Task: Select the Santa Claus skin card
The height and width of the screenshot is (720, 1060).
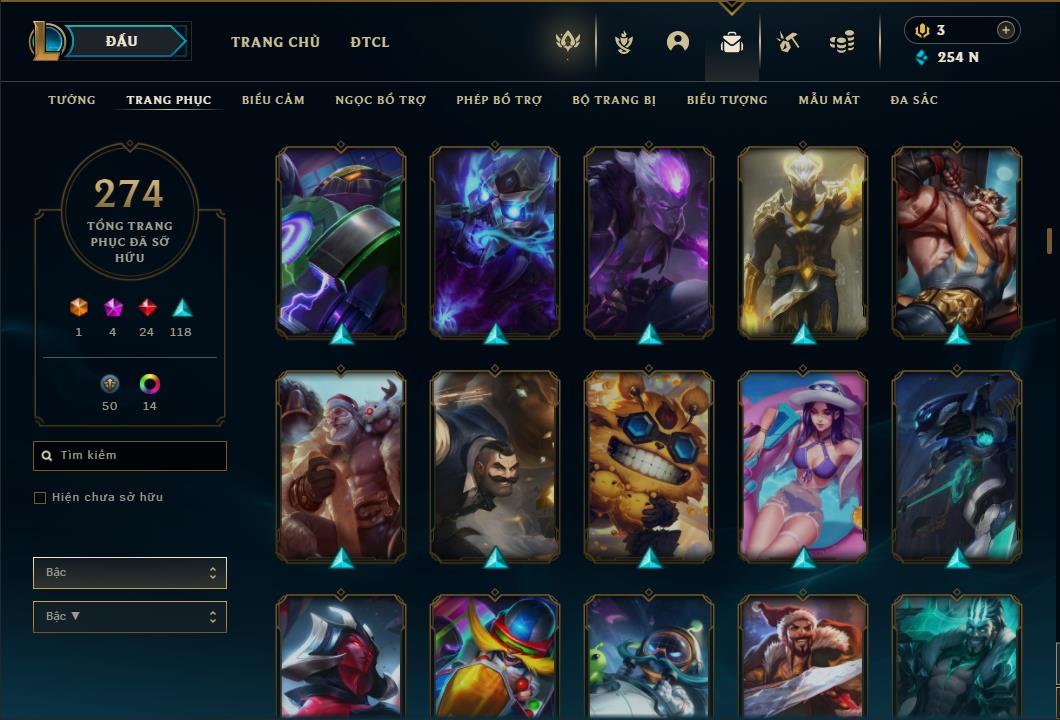Action: (341, 466)
